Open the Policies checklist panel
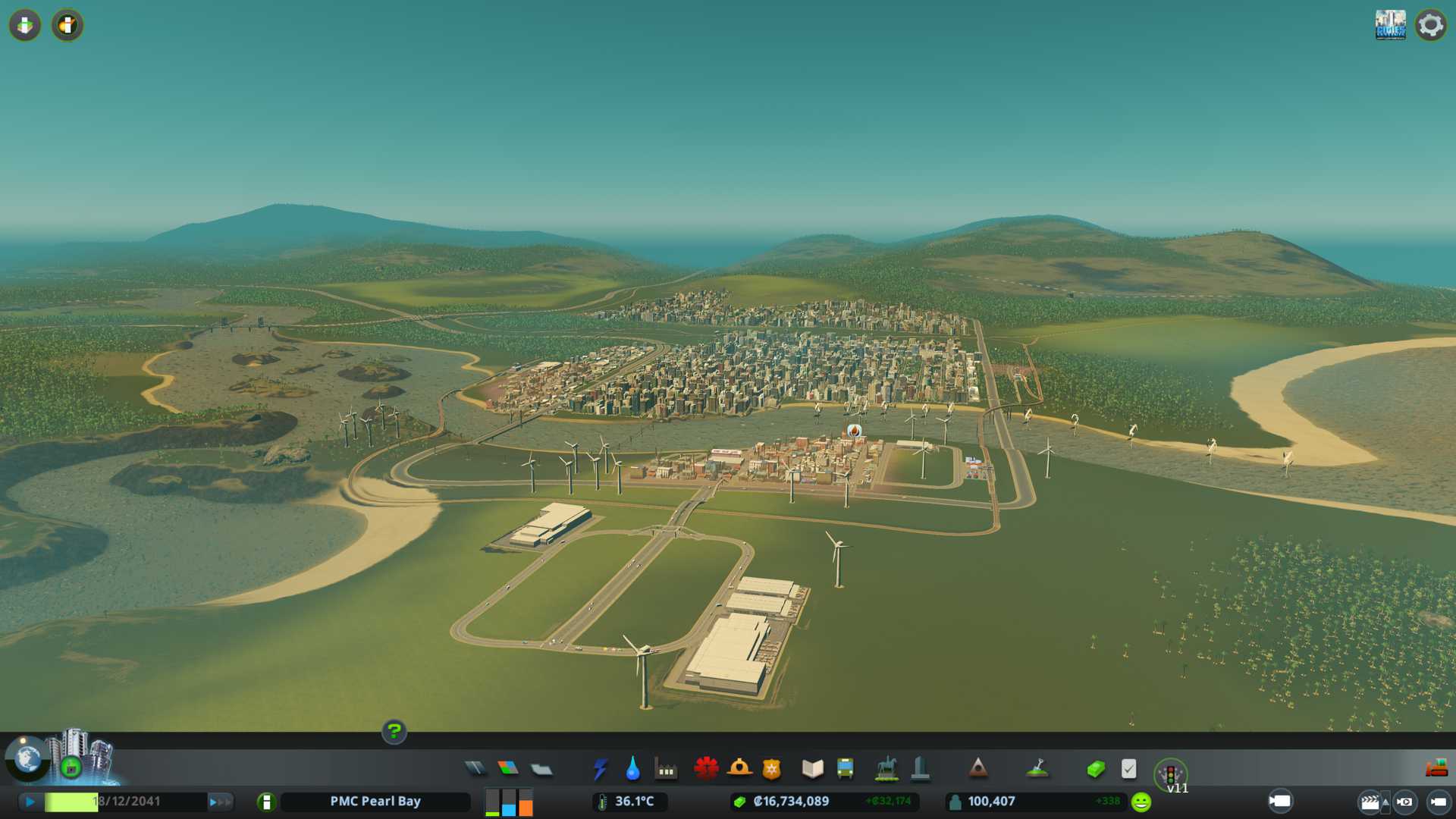This screenshot has width=1456, height=819. pos(1128,769)
